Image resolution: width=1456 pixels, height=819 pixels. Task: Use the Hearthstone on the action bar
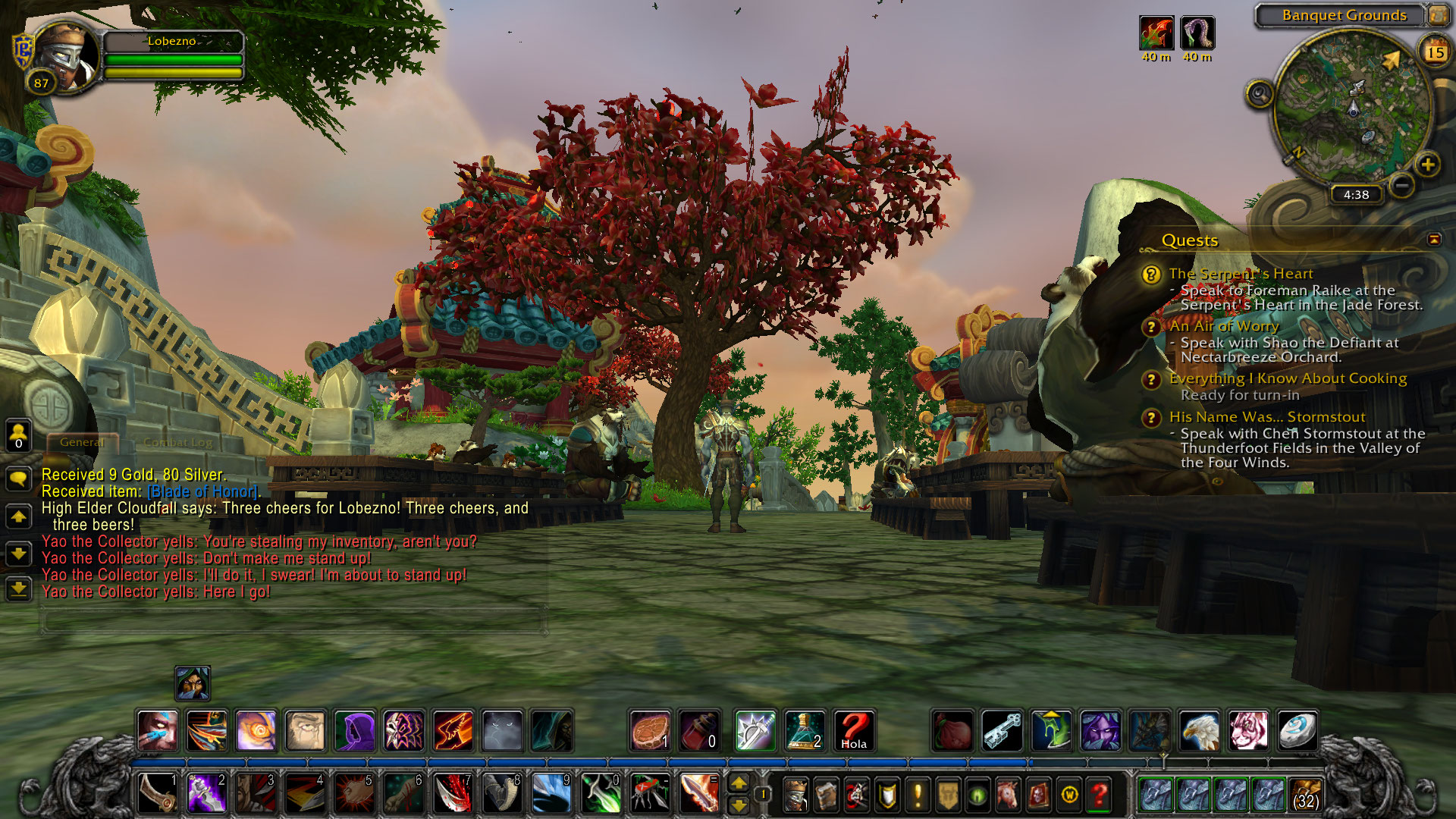click(1297, 730)
